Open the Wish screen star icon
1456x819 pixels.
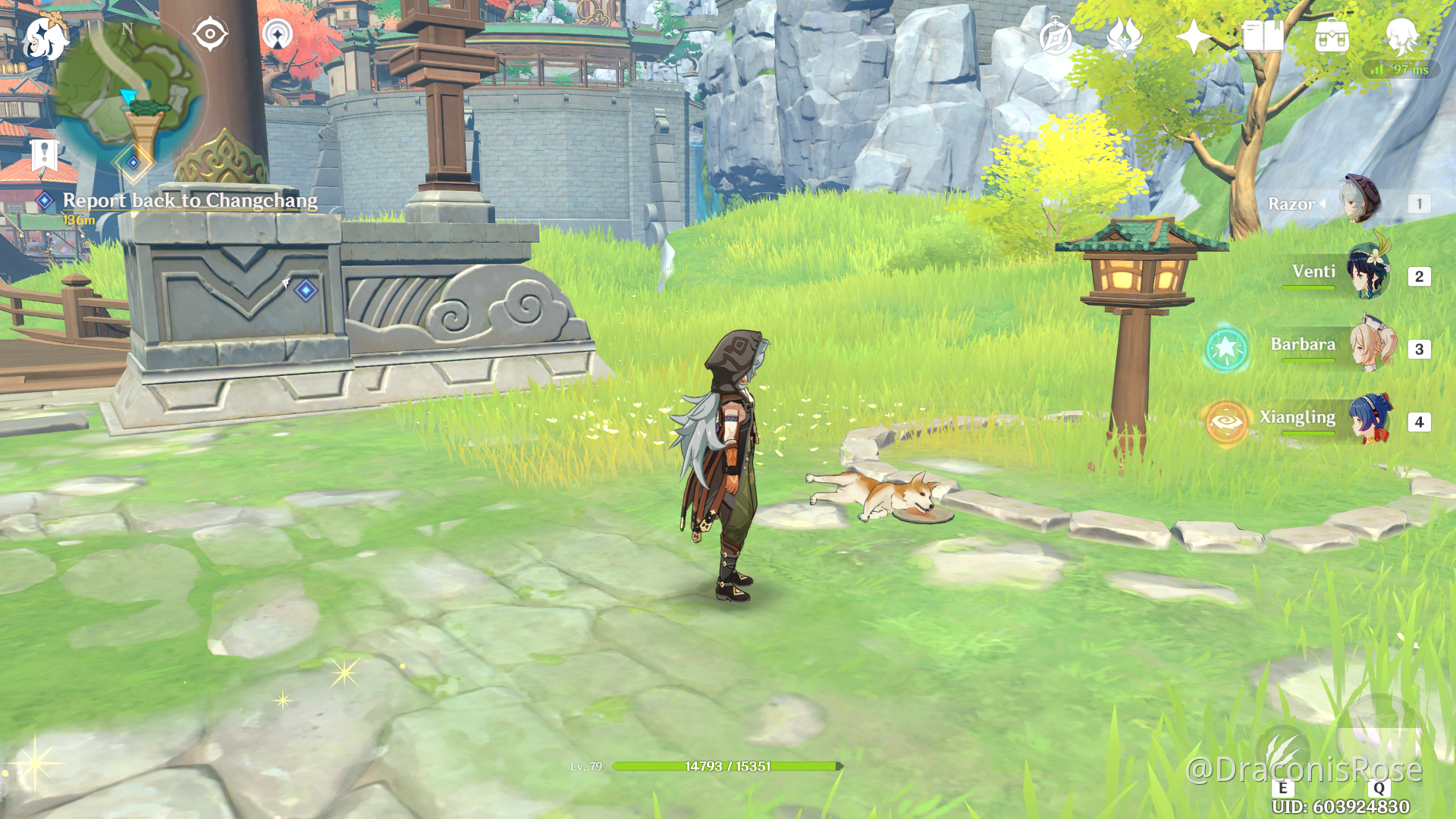1194,35
